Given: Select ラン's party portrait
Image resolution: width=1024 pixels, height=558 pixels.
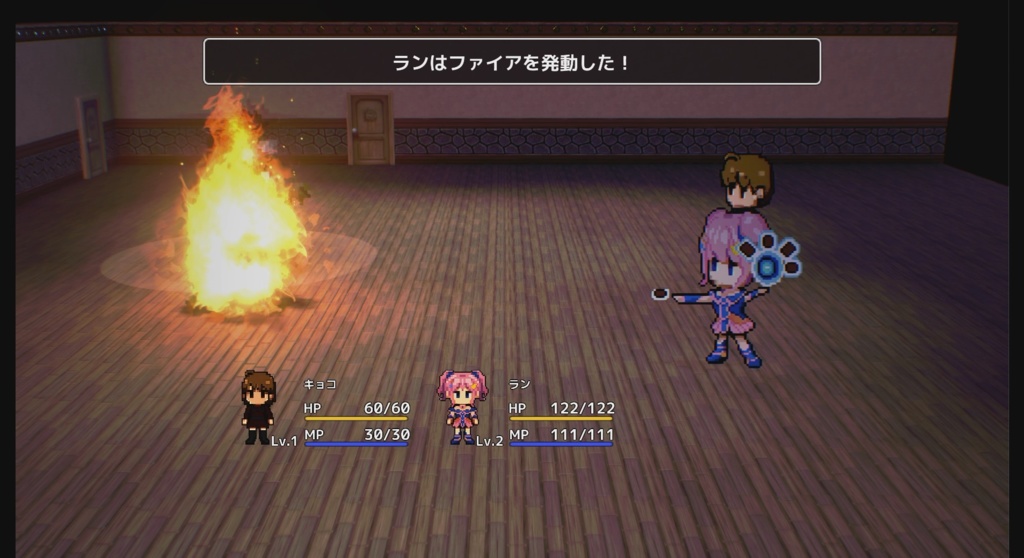Looking at the screenshot, I should 462,406.
